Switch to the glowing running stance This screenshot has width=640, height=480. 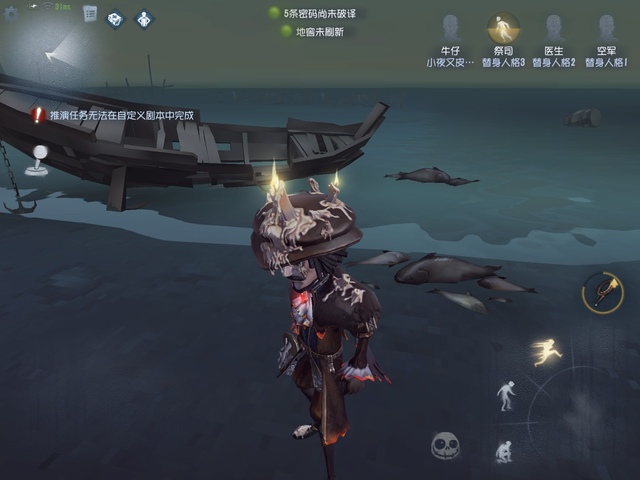click(547, 351)
